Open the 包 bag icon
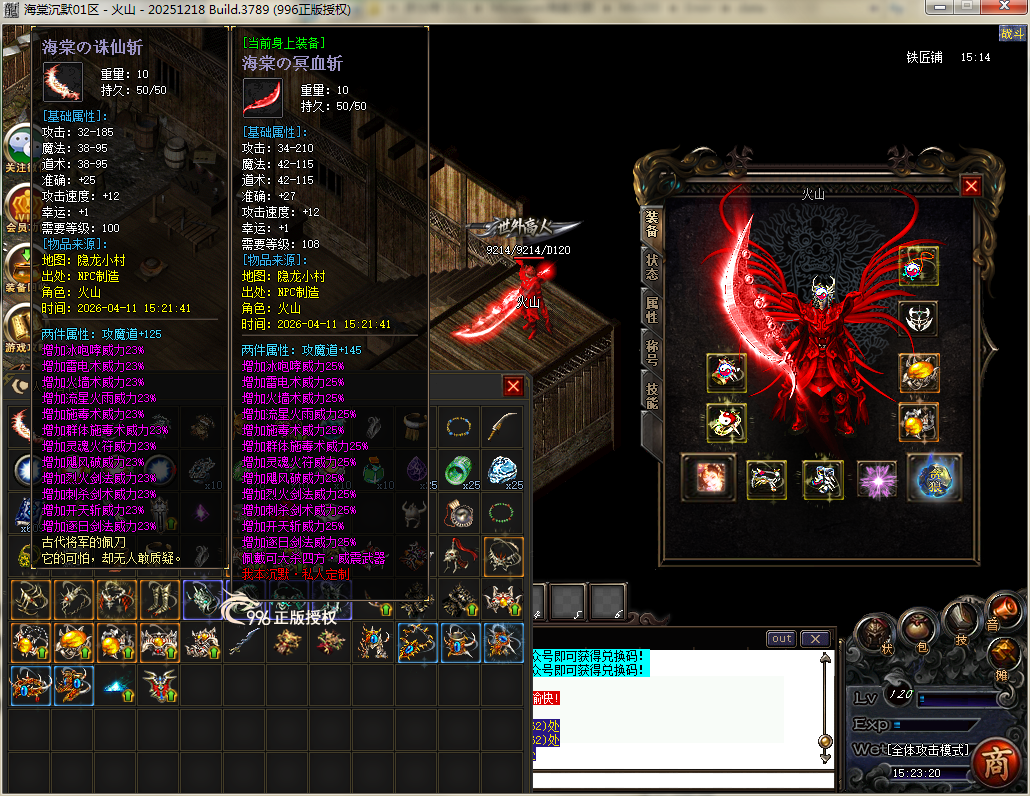This screenshot has width=1030, height=796. coord(917,627)
